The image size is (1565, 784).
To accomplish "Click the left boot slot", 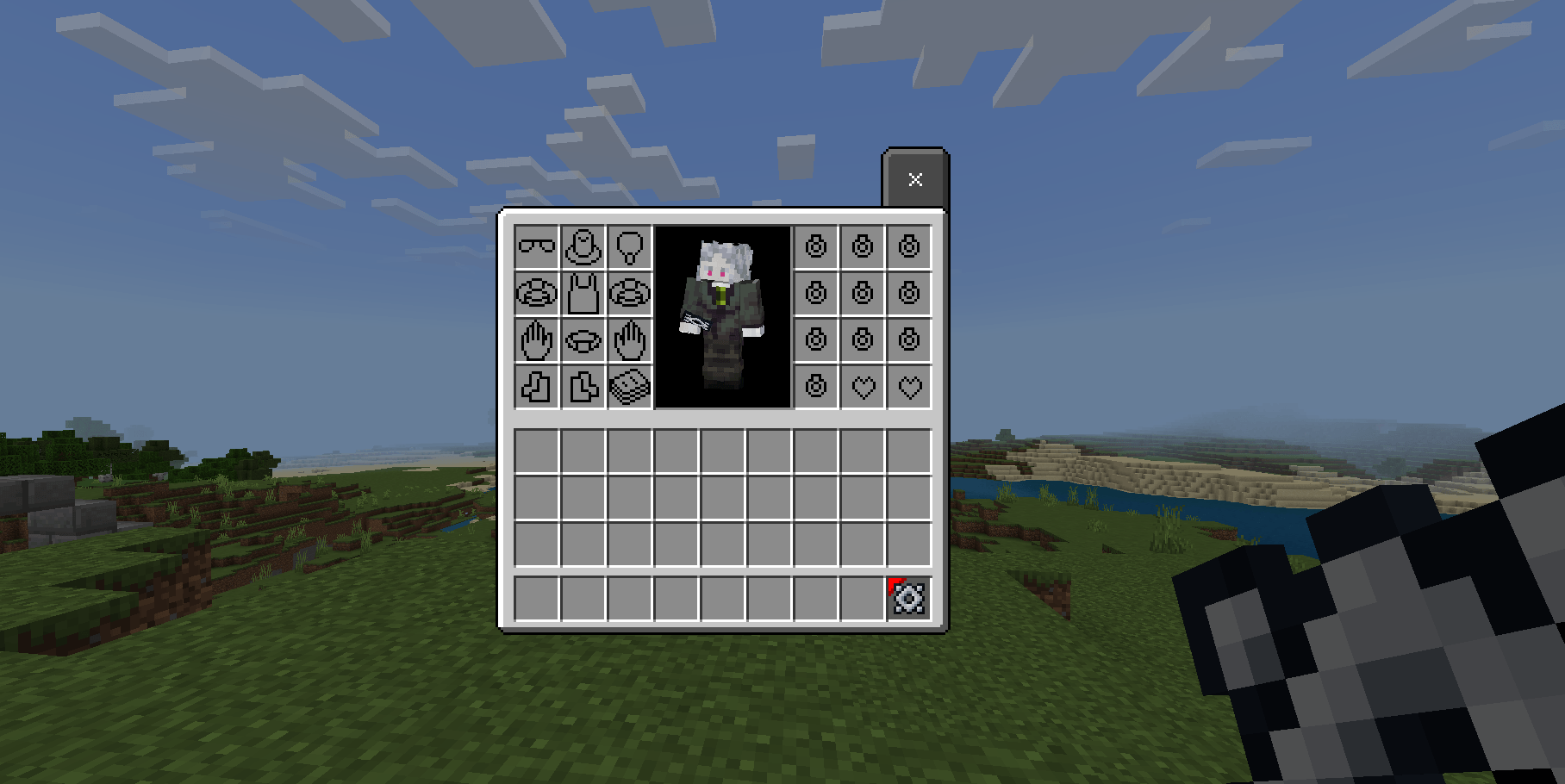I will coord(536,387).
